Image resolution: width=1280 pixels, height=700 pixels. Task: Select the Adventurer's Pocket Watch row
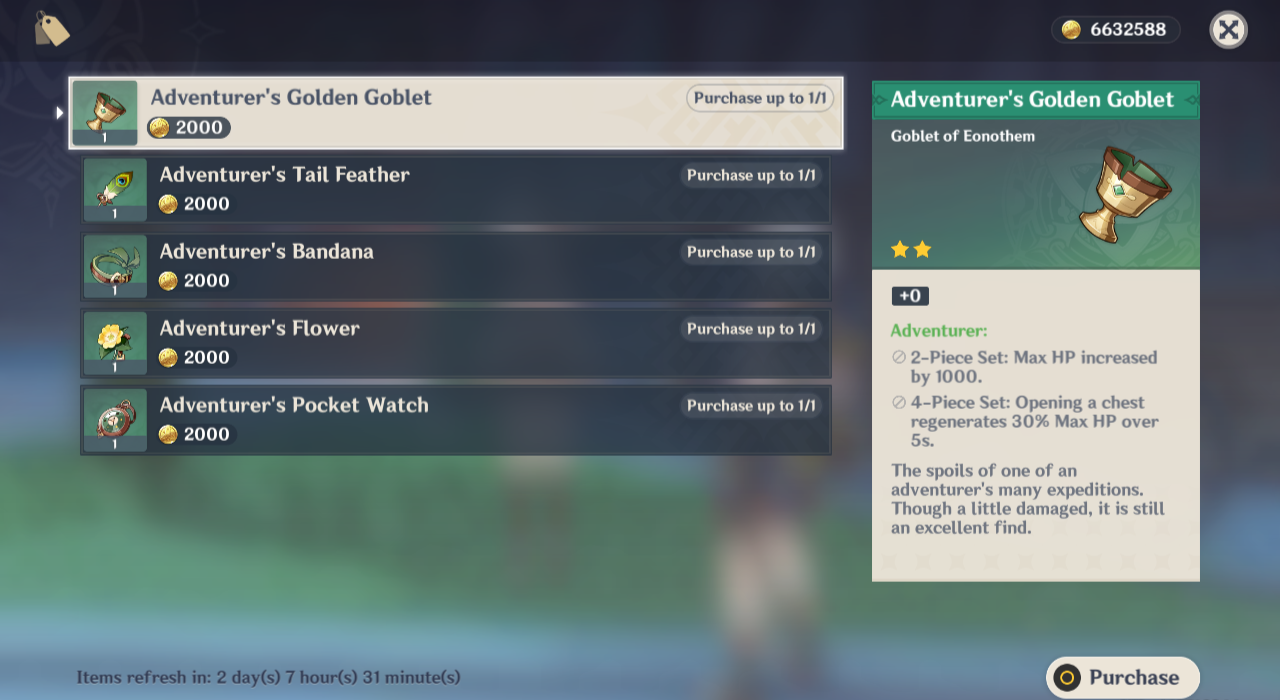click(455, 421)
